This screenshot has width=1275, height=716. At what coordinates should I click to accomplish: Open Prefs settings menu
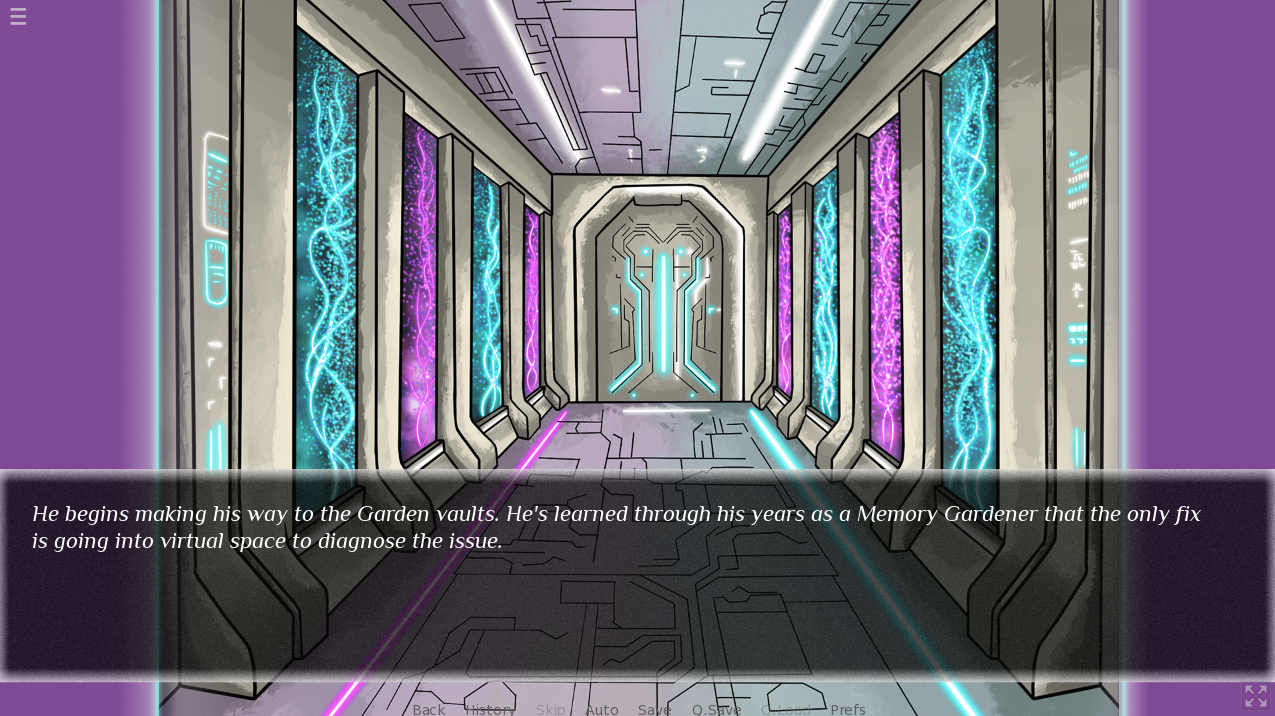click(847, 709)
